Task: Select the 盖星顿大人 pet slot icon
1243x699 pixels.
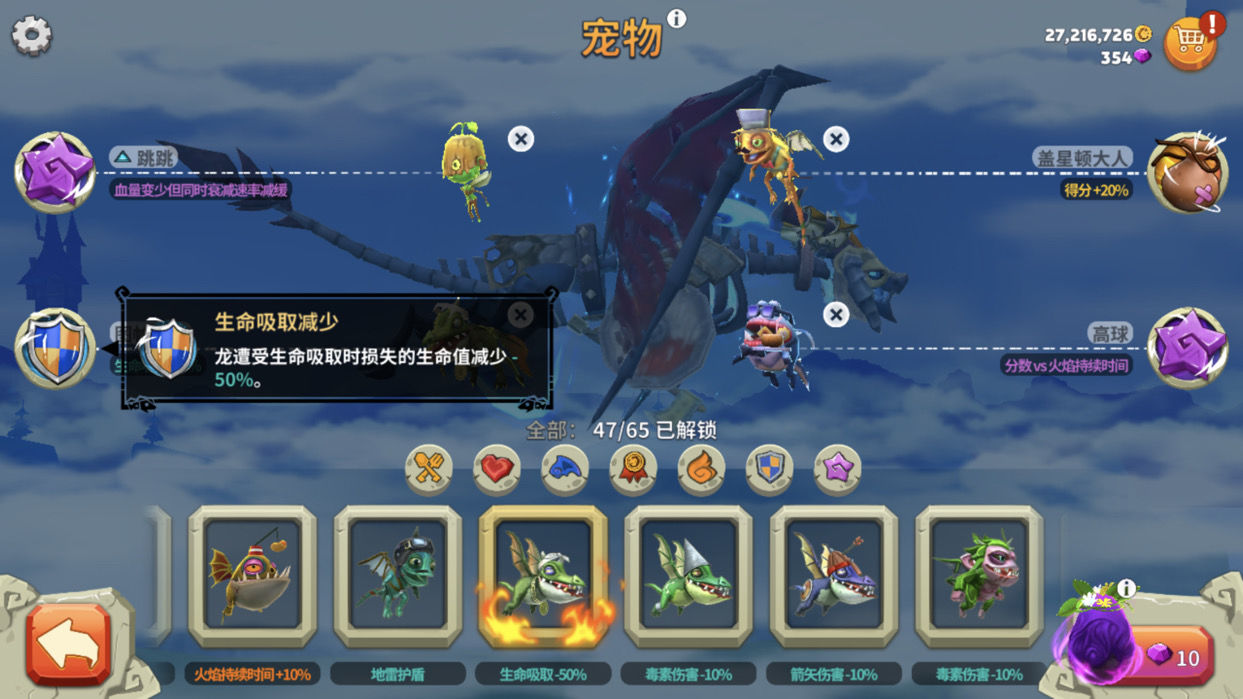Action: [1188, 172]
